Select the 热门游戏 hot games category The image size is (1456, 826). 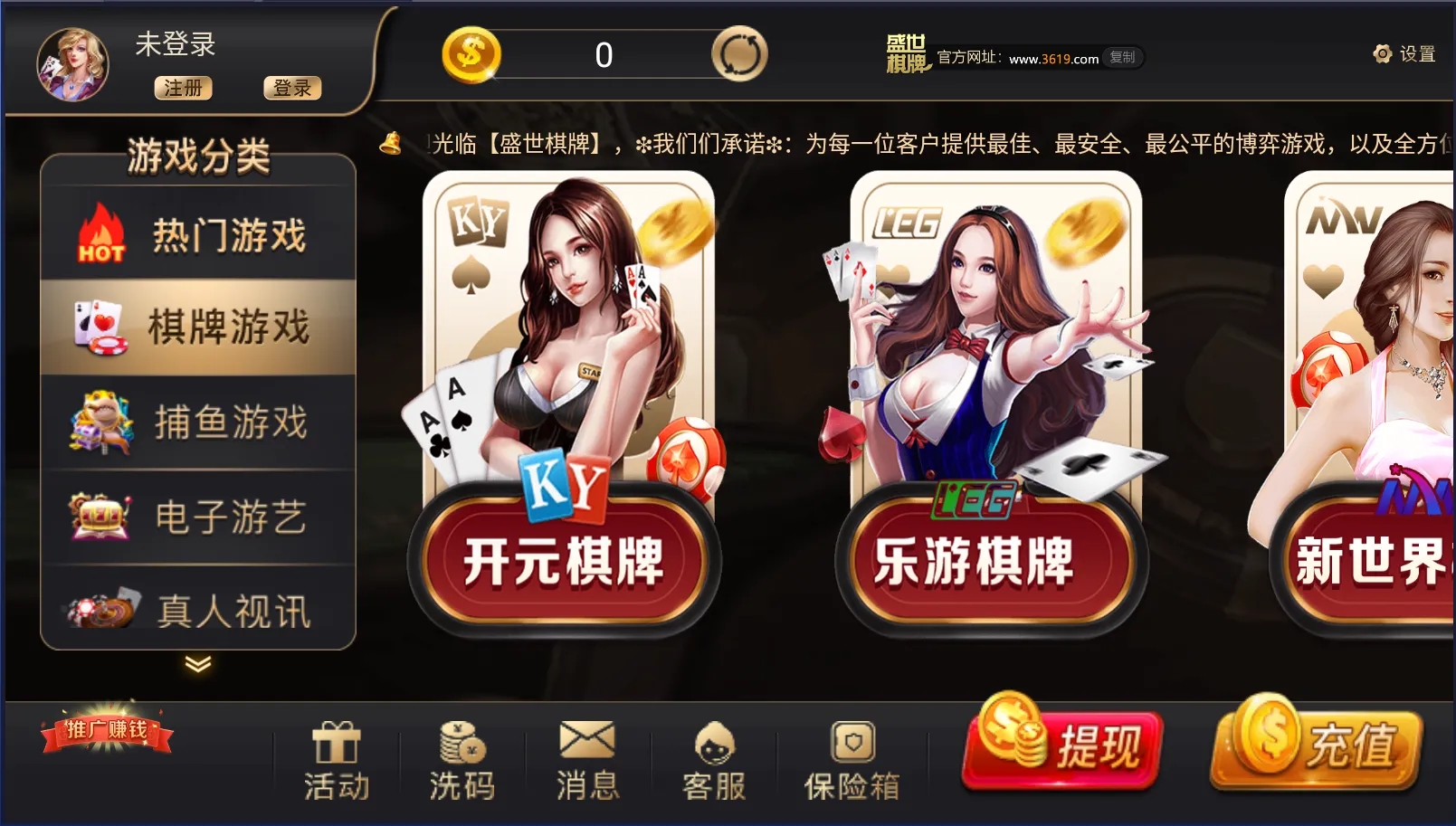tap(199, 233)
